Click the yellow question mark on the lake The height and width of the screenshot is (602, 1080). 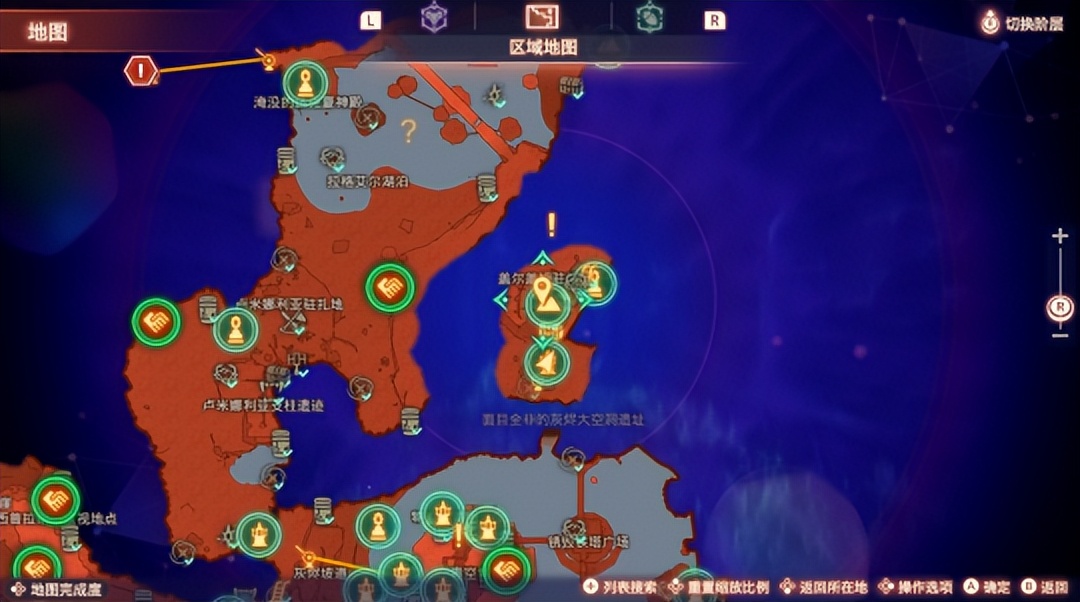coord(408,130)
